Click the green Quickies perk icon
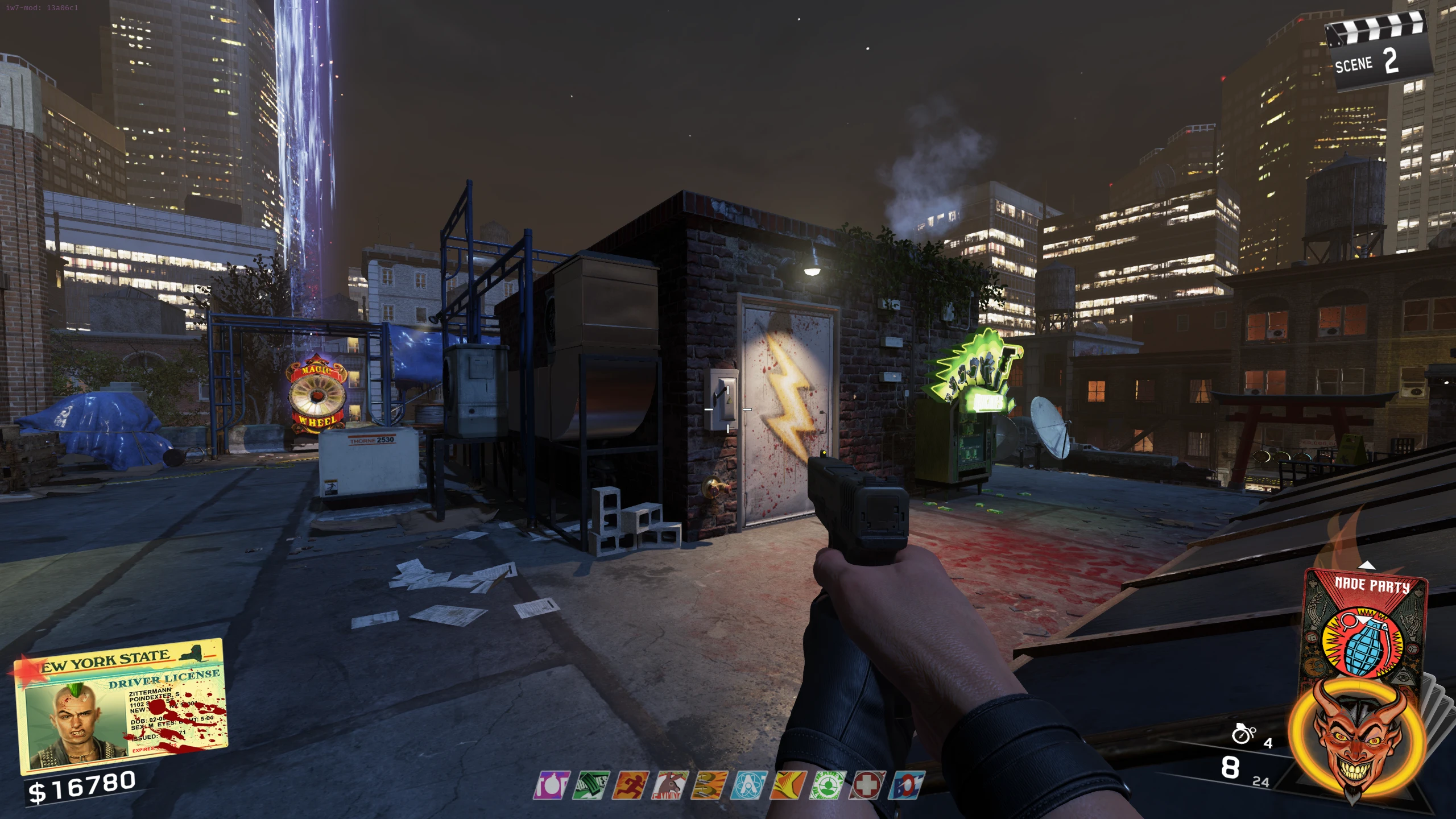 591,785
